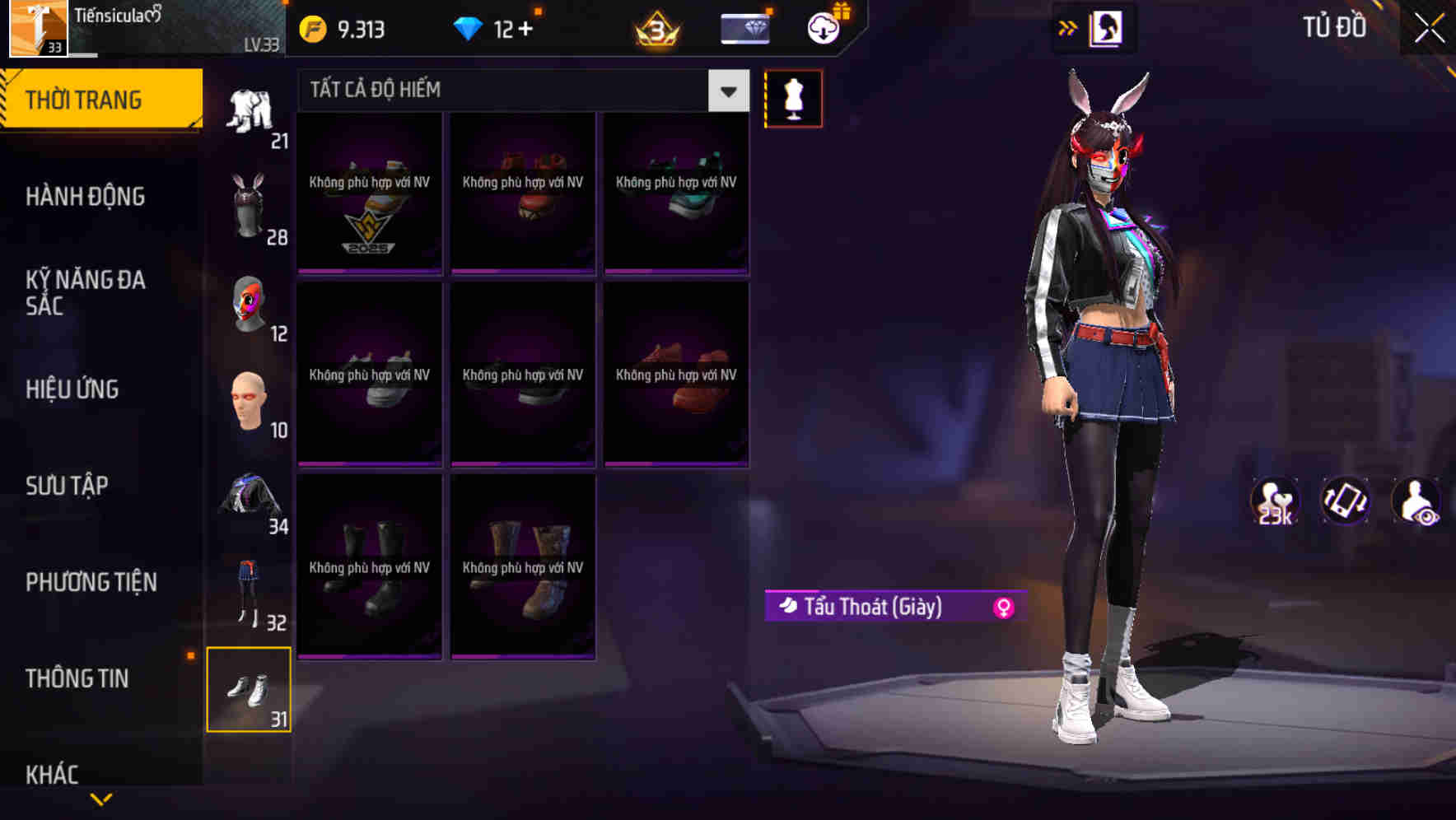This screenshot has width=1456, height=820.
Task: Click the cloud download gift icon
Action: coord(822,27)
